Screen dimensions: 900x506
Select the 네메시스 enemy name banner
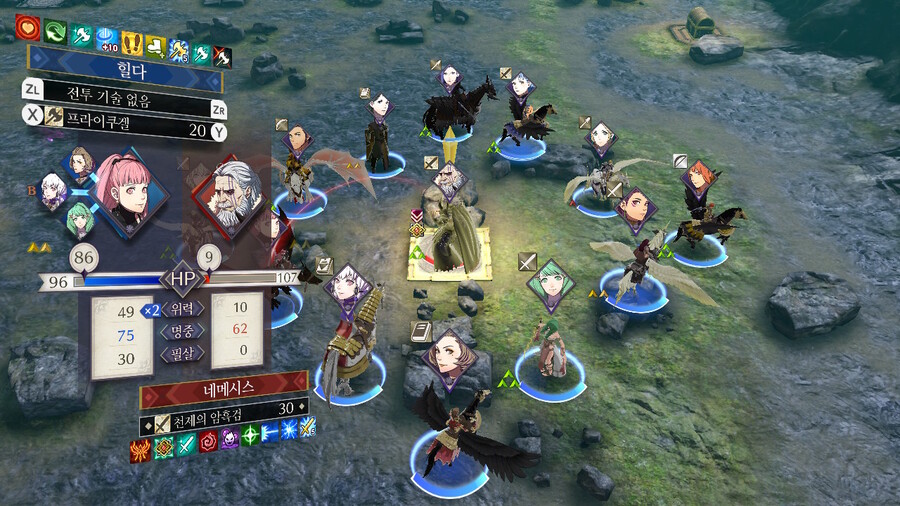click(x=223, y=383)
